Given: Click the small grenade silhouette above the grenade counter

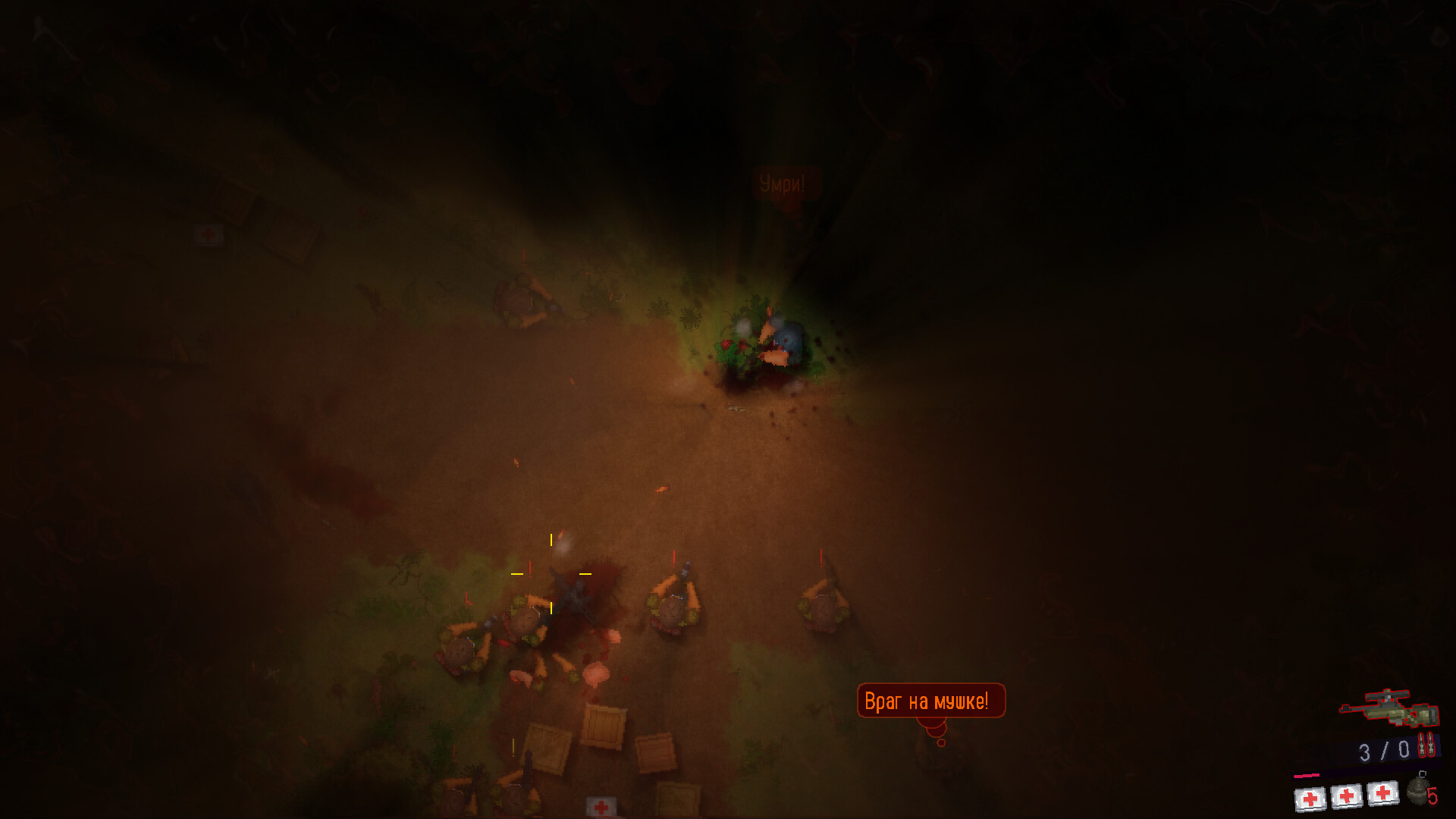Looking at the screenshot, I should coord(1423,773).
